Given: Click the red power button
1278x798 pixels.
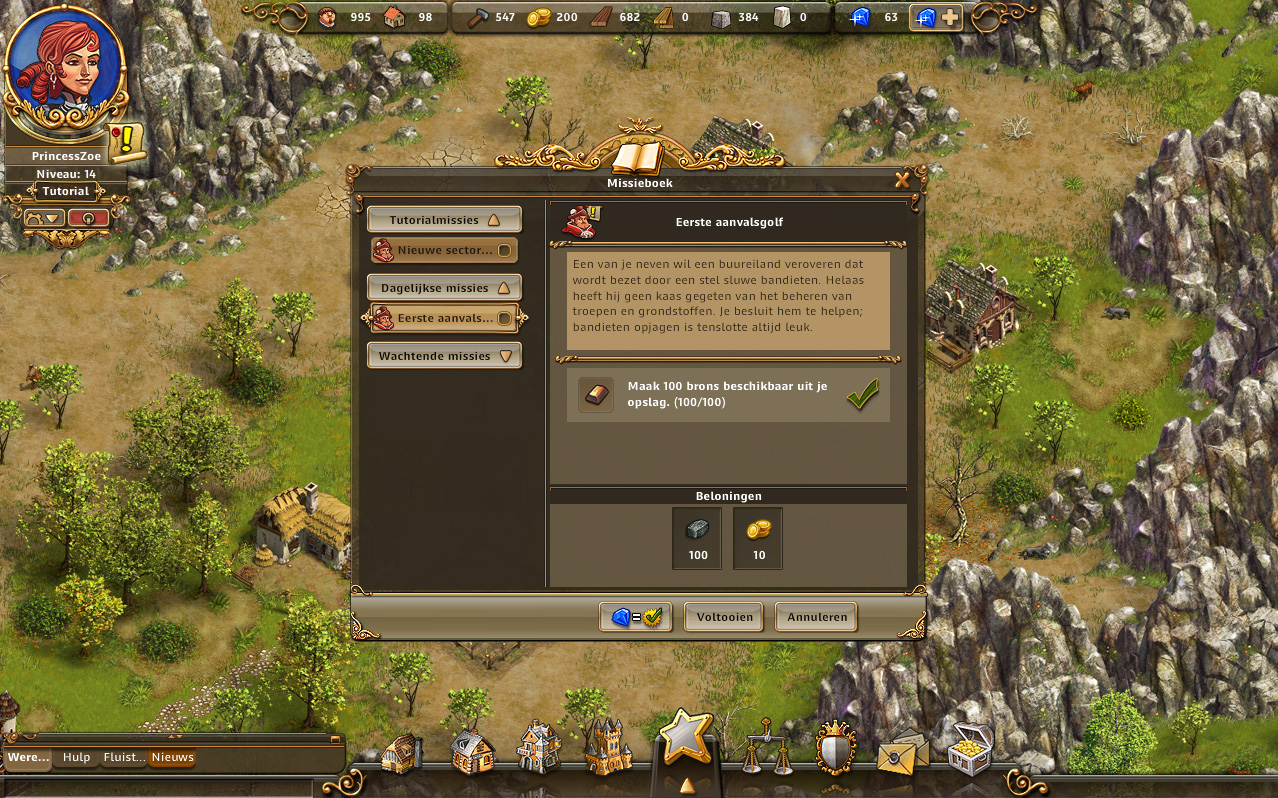Looking at the screenshot, I should [89, 218].
